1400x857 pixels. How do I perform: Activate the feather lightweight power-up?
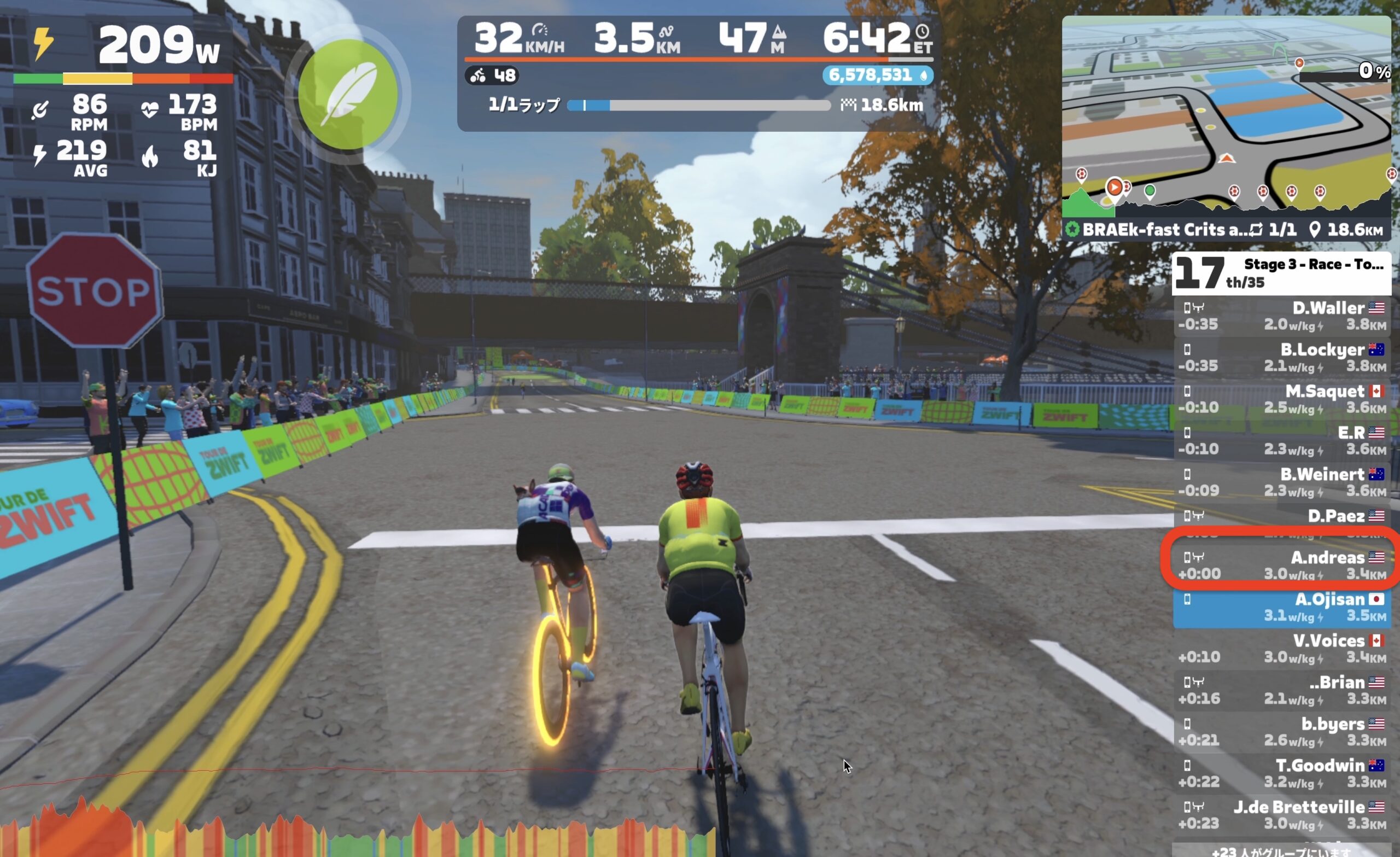coord(348,94)
